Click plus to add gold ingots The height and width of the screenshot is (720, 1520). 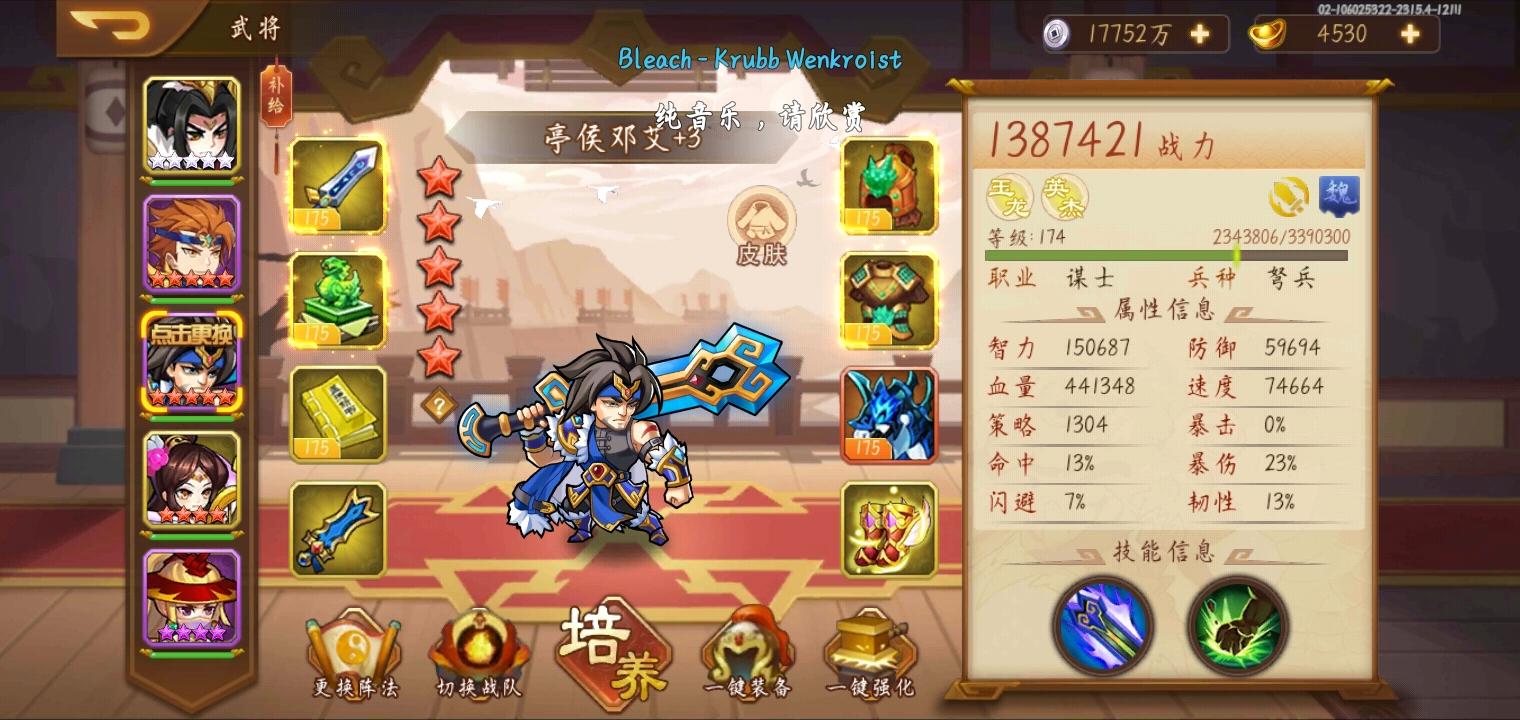(1408, 33)
